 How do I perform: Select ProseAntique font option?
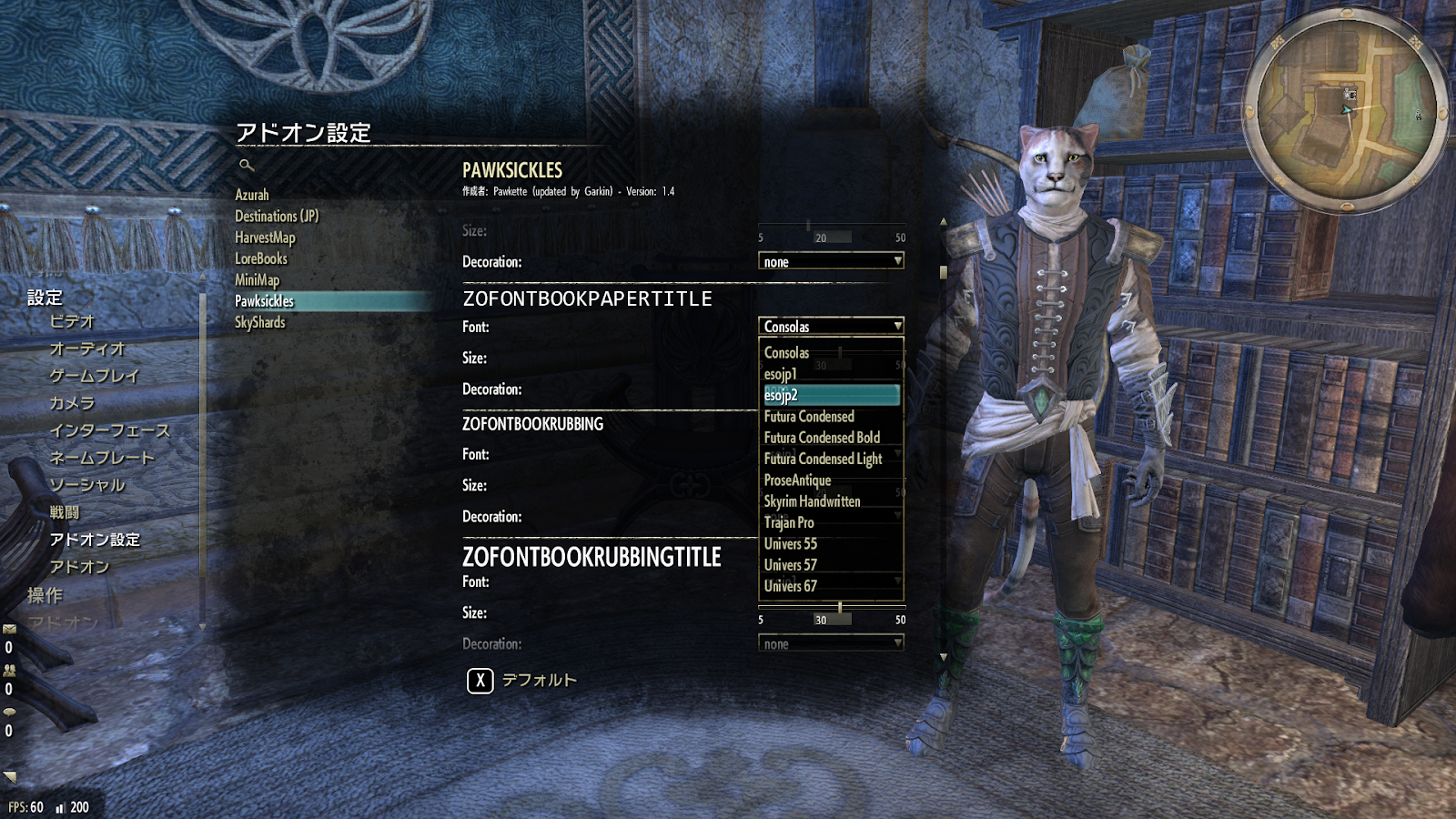(x=797, y=480)
